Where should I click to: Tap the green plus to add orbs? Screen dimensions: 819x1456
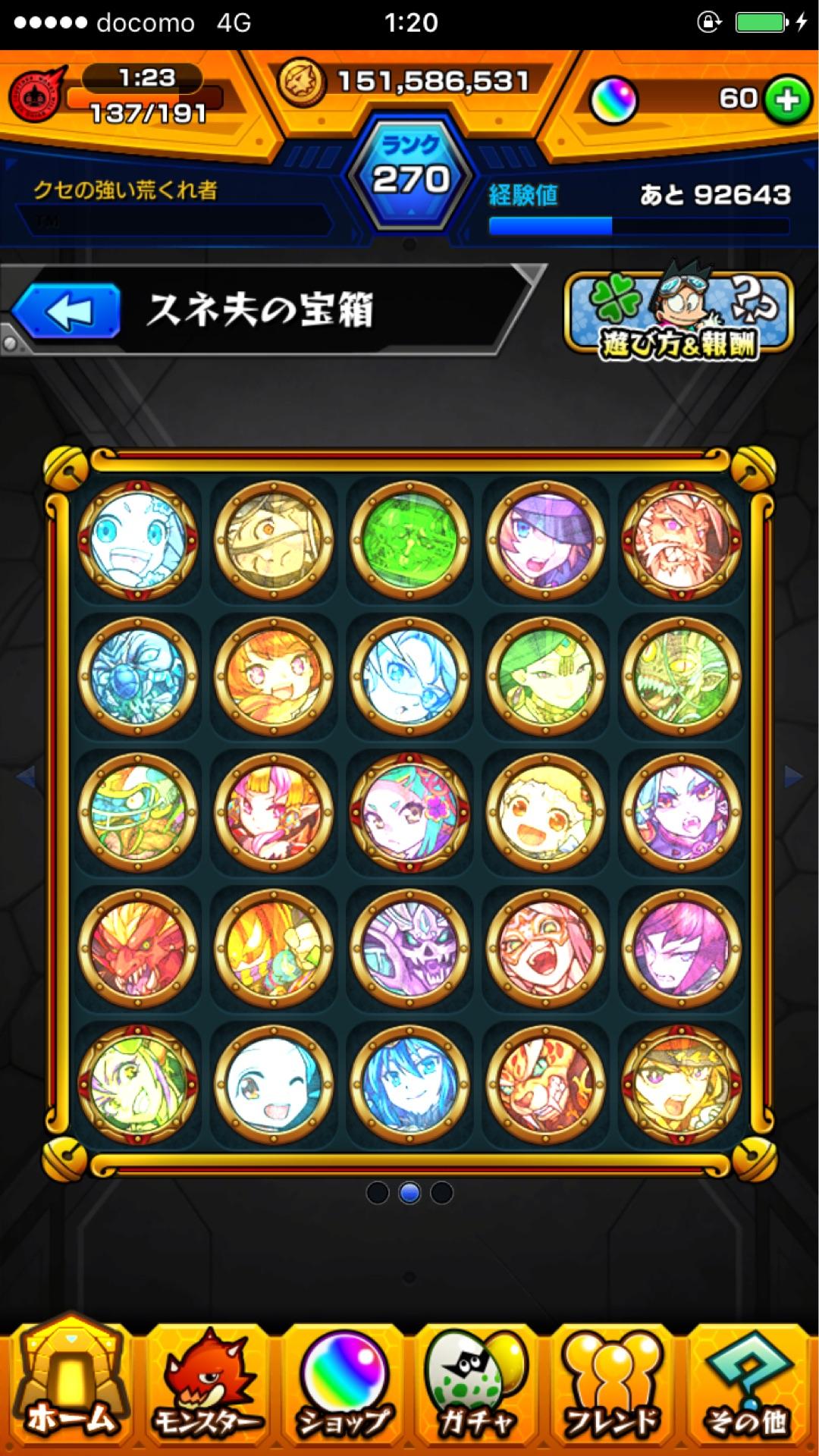click(786, 99)
